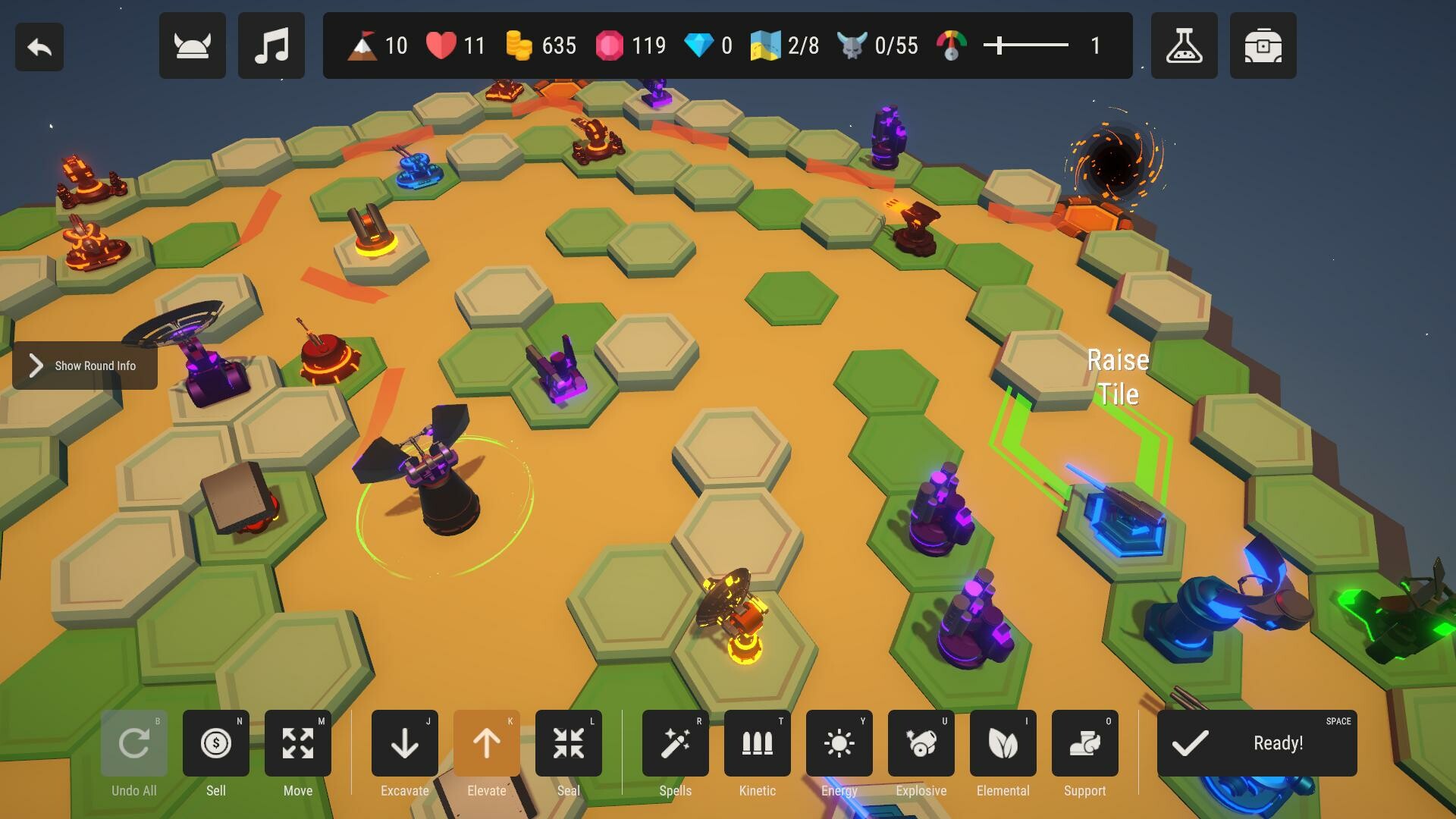The height and width of the screenshot is (819, 1456).
Task: Toggle the Move mode
Action: coord(298,743)
